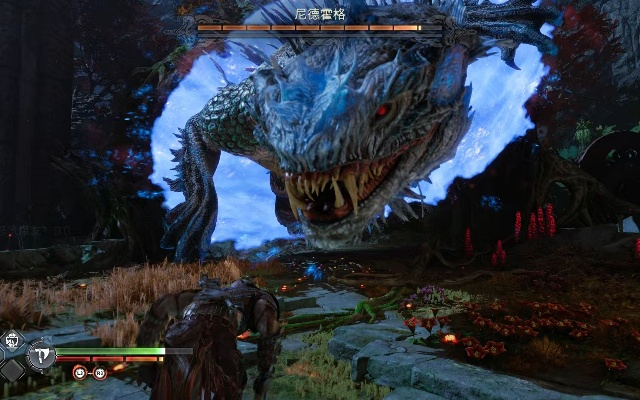Select the Leviathan Axe weapon icon

42,354
